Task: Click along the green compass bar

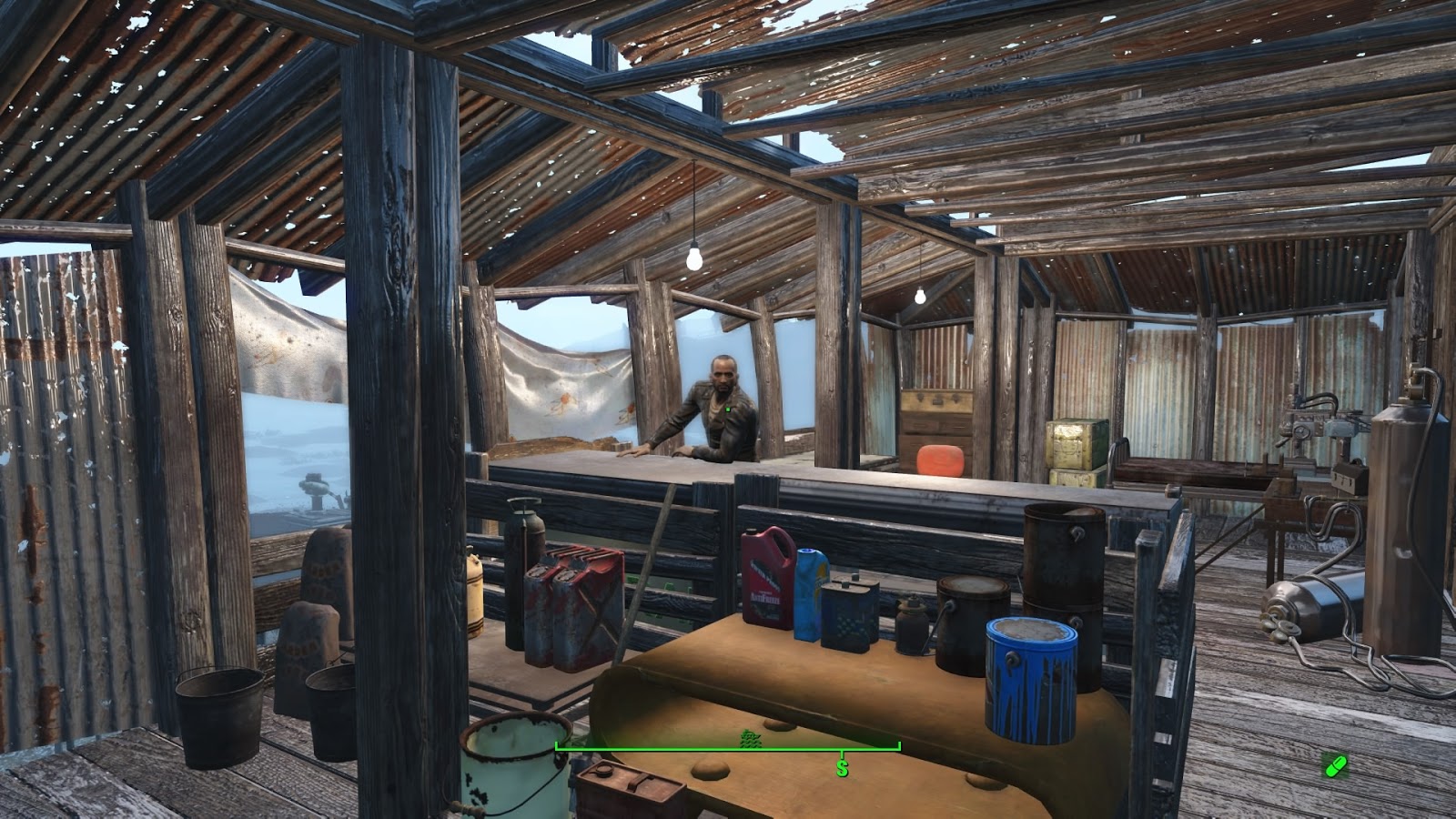Action: coord(728,748)
